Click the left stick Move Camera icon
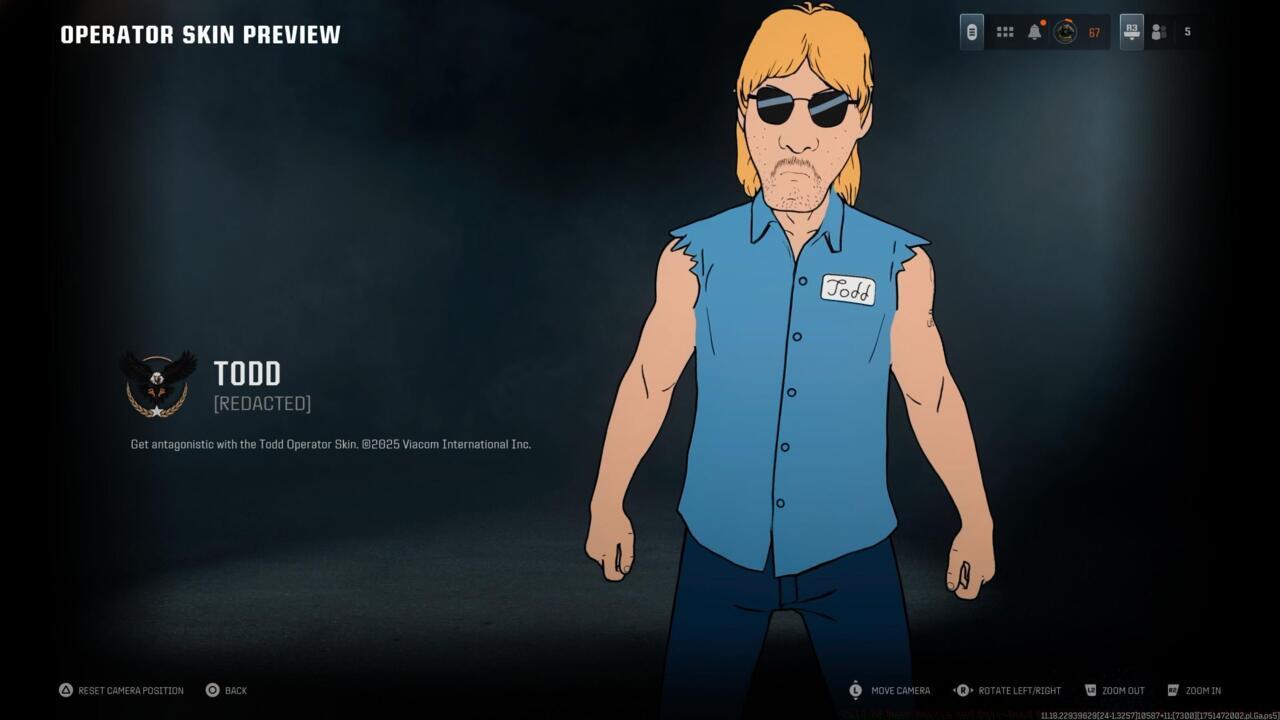1280x720 pixels. click(x=856, y=690)
